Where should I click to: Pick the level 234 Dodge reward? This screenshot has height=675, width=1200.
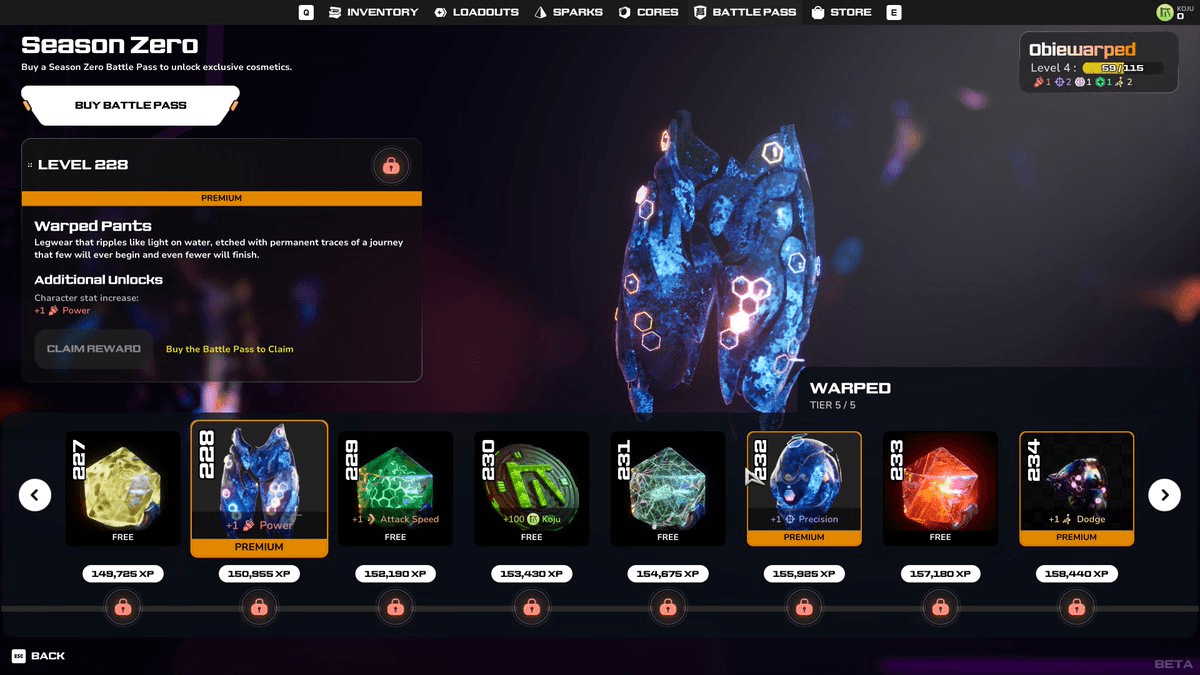tap(1076, 488)
